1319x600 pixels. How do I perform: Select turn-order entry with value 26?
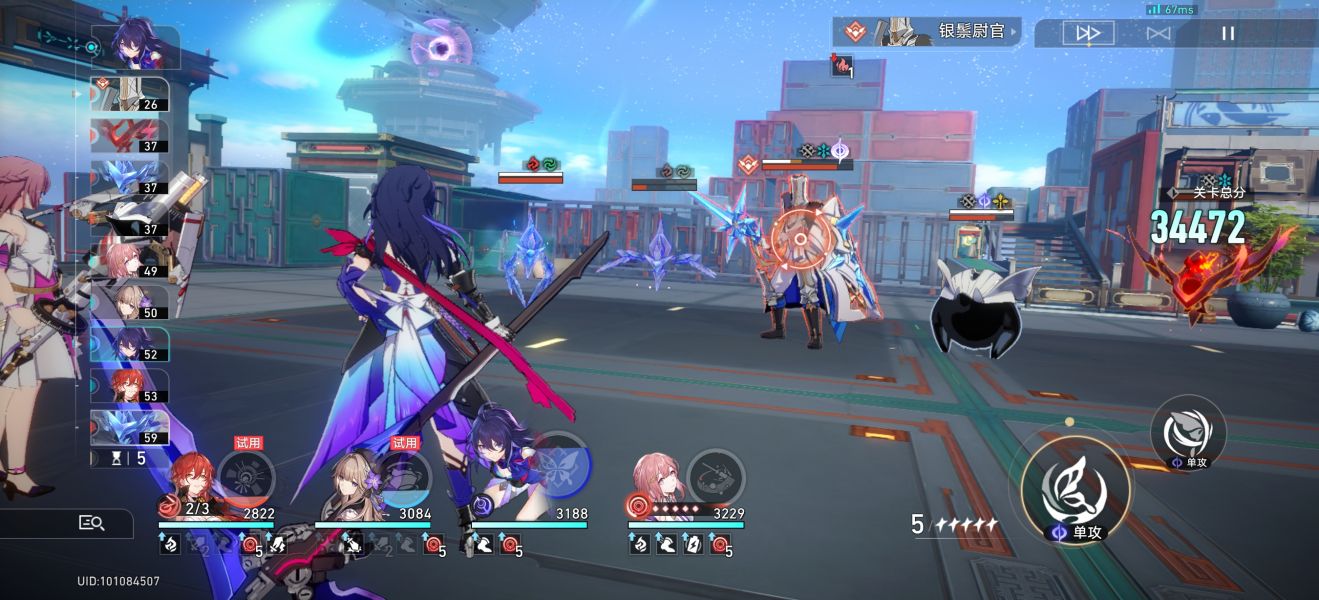[130, 94]
